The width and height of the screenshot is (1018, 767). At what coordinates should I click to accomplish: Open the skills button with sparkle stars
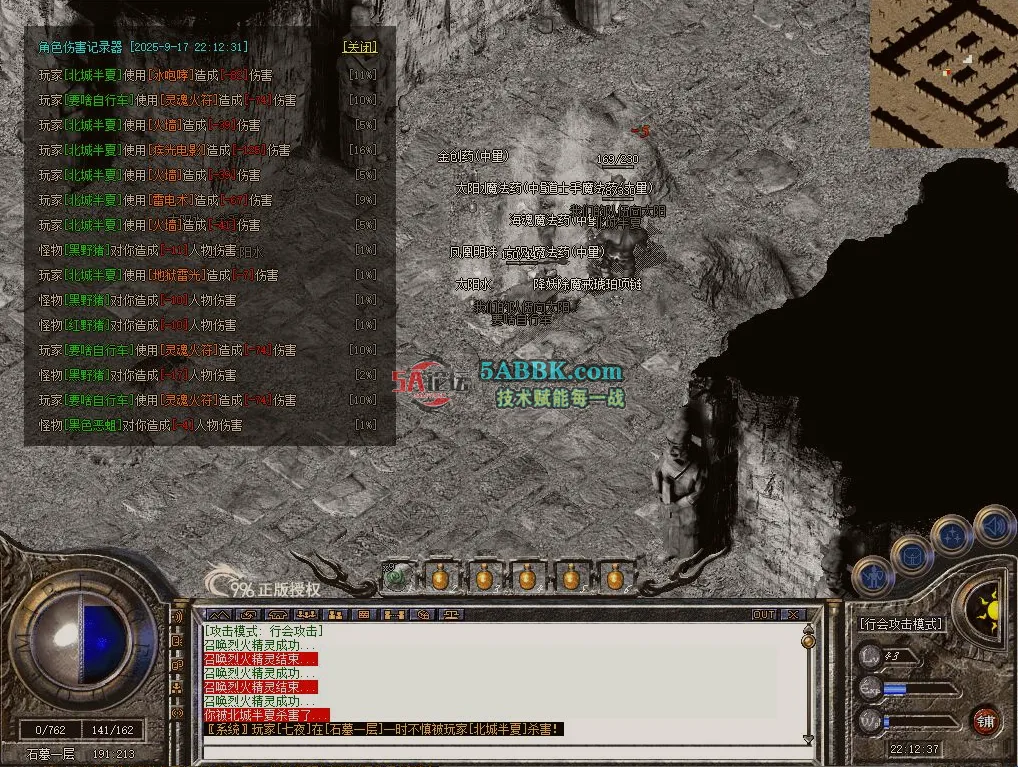(952, 535)
